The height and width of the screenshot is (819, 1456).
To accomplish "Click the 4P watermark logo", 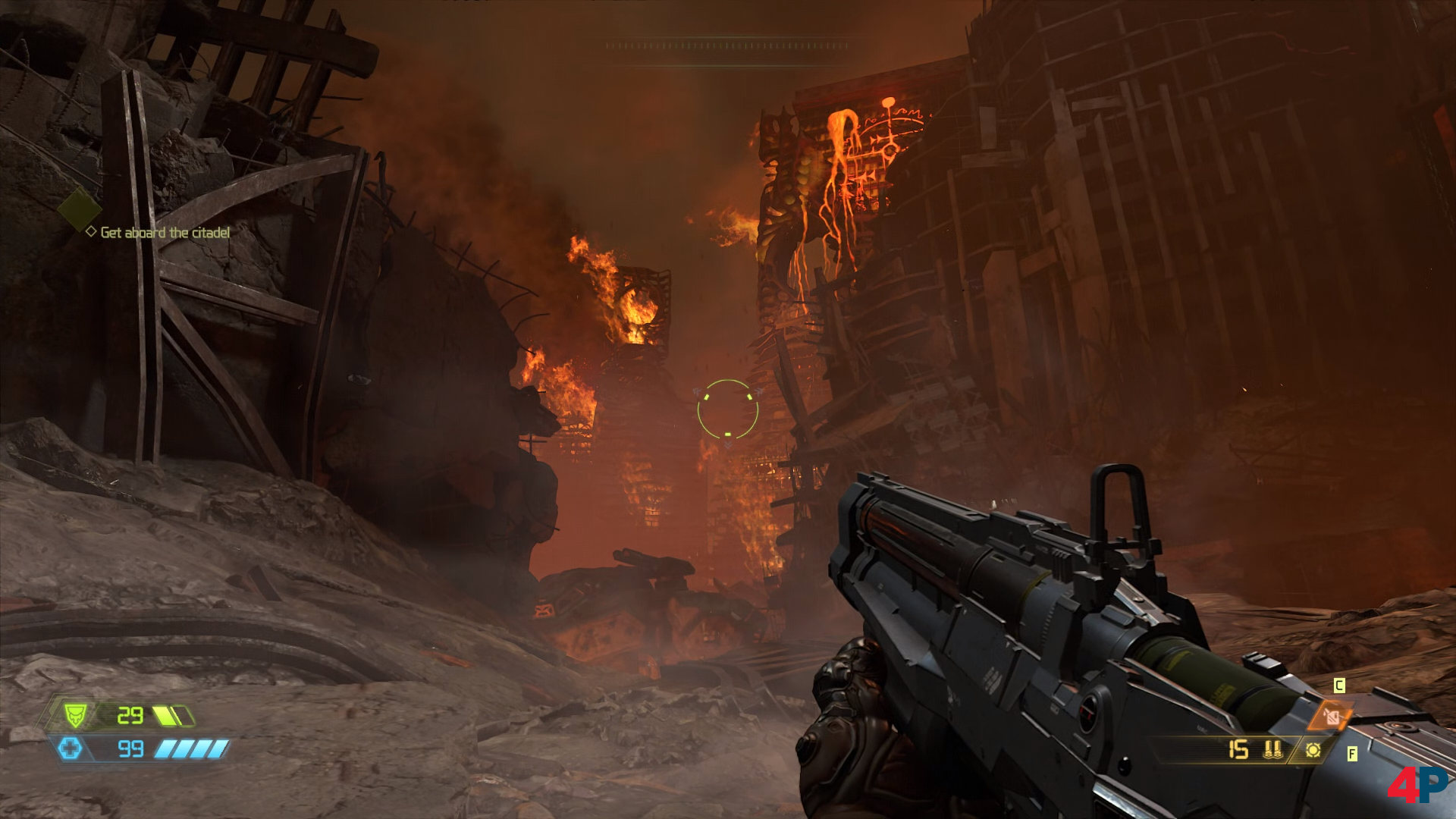I will click(1417, 786).
